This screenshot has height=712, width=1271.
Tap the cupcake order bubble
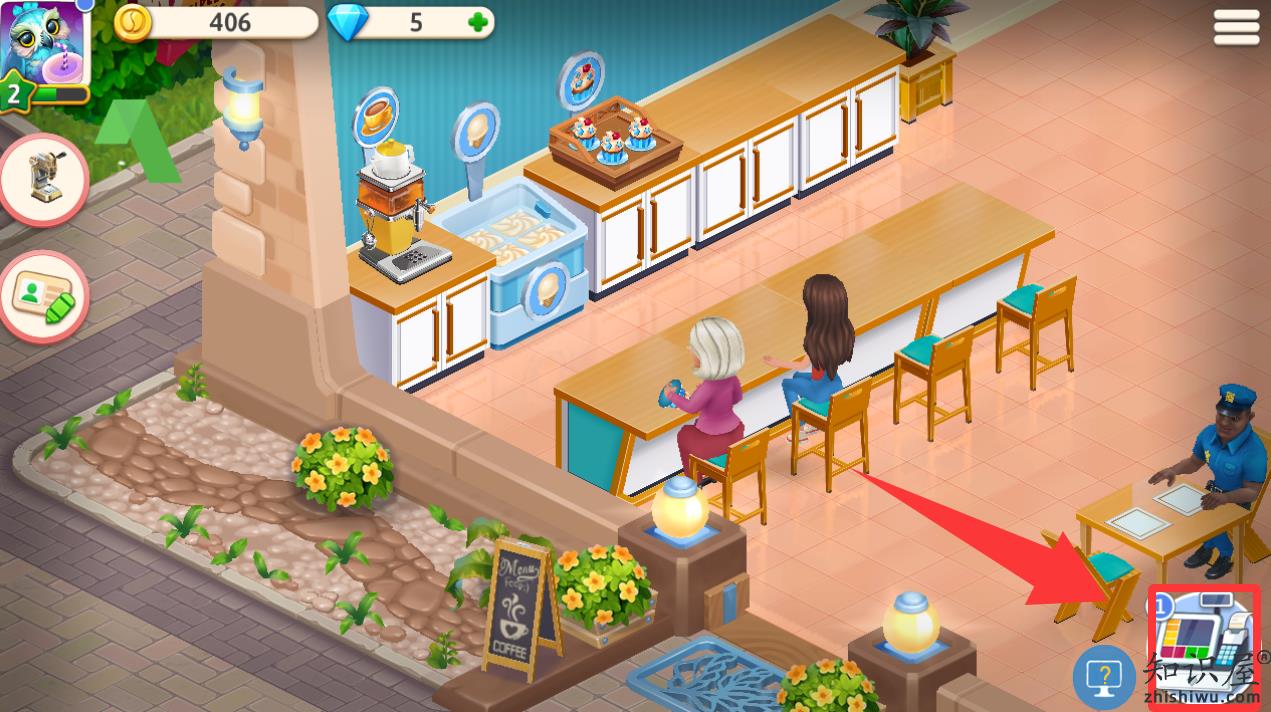(581, 78)
